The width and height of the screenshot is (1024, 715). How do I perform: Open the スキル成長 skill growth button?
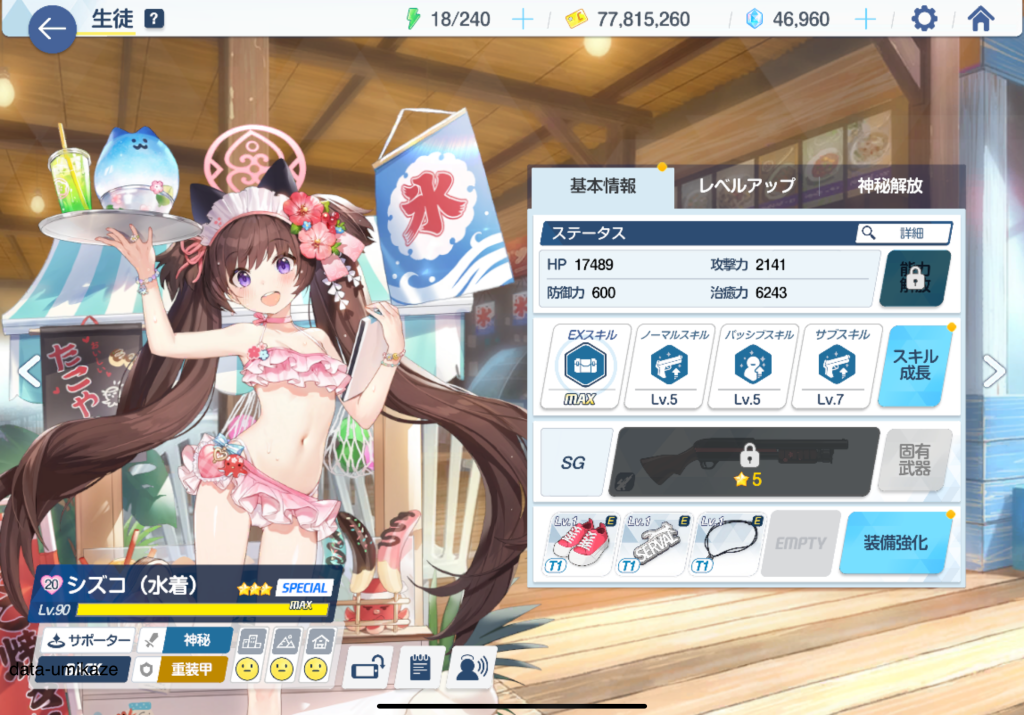(x=915, y=366)
